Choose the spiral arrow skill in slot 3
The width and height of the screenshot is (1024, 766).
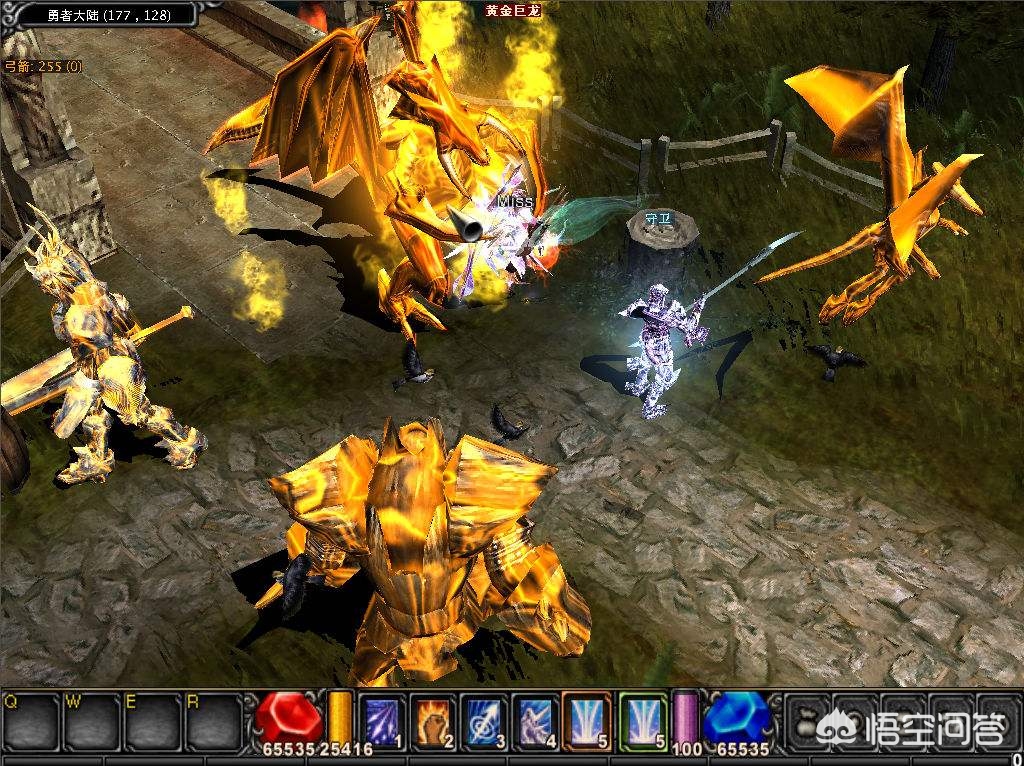click(485, 719)
